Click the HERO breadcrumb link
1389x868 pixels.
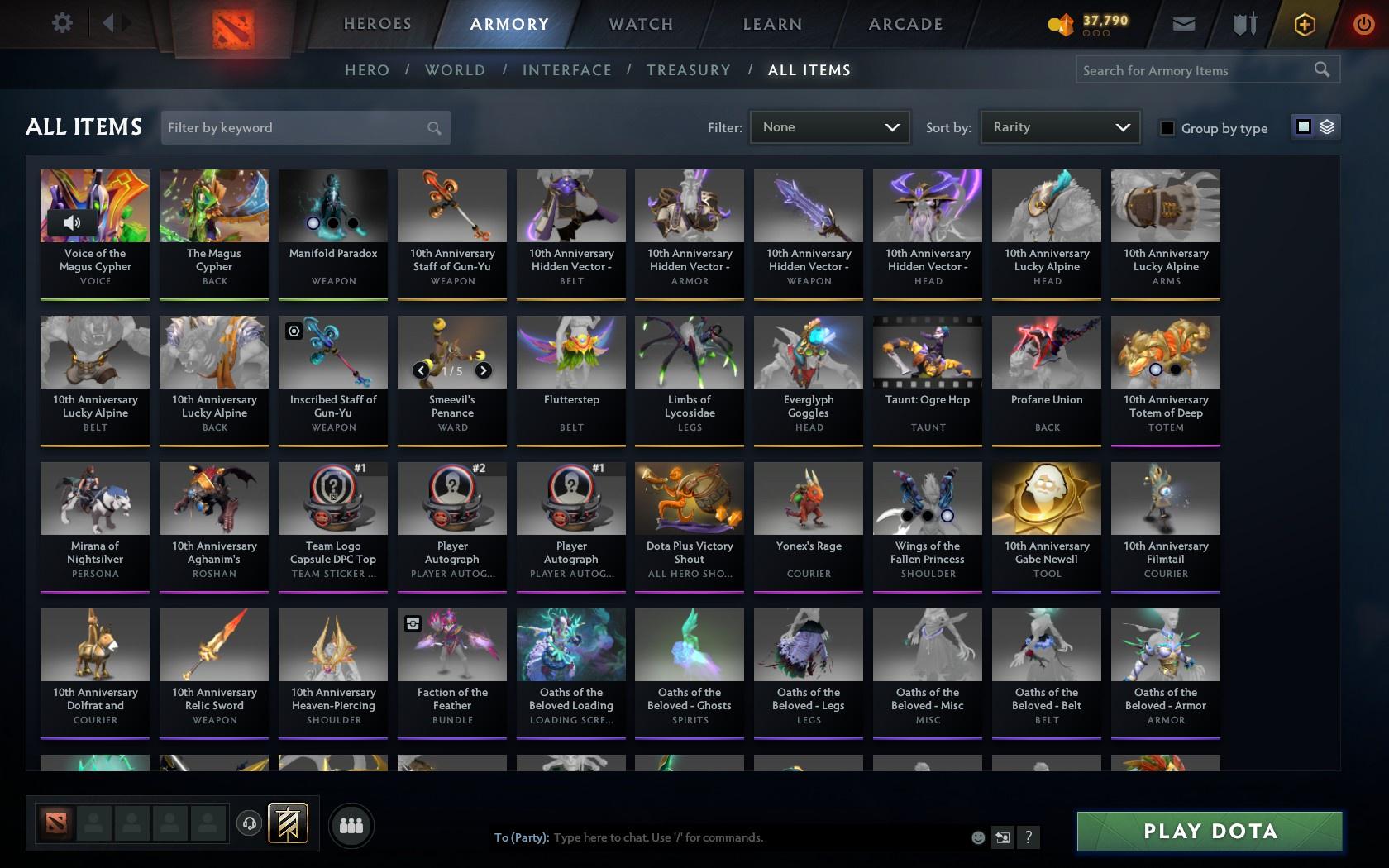pos(366,70)
